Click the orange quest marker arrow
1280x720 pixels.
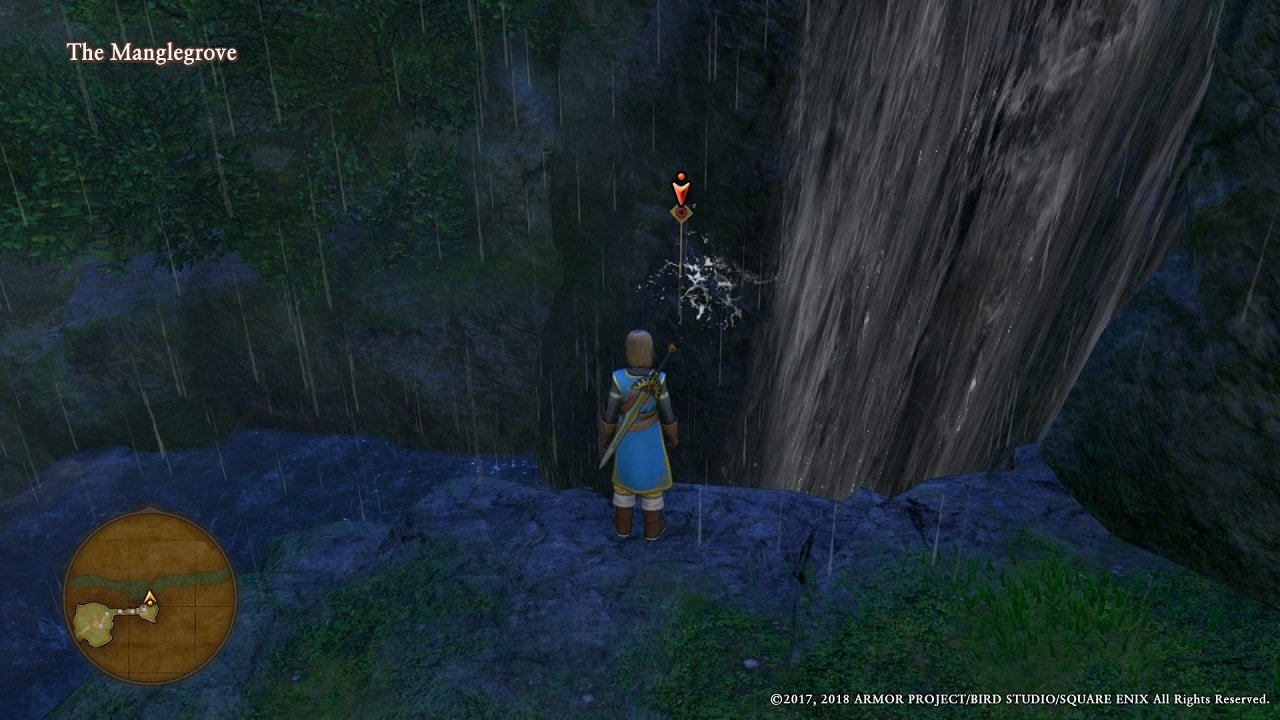coord(681,190)
